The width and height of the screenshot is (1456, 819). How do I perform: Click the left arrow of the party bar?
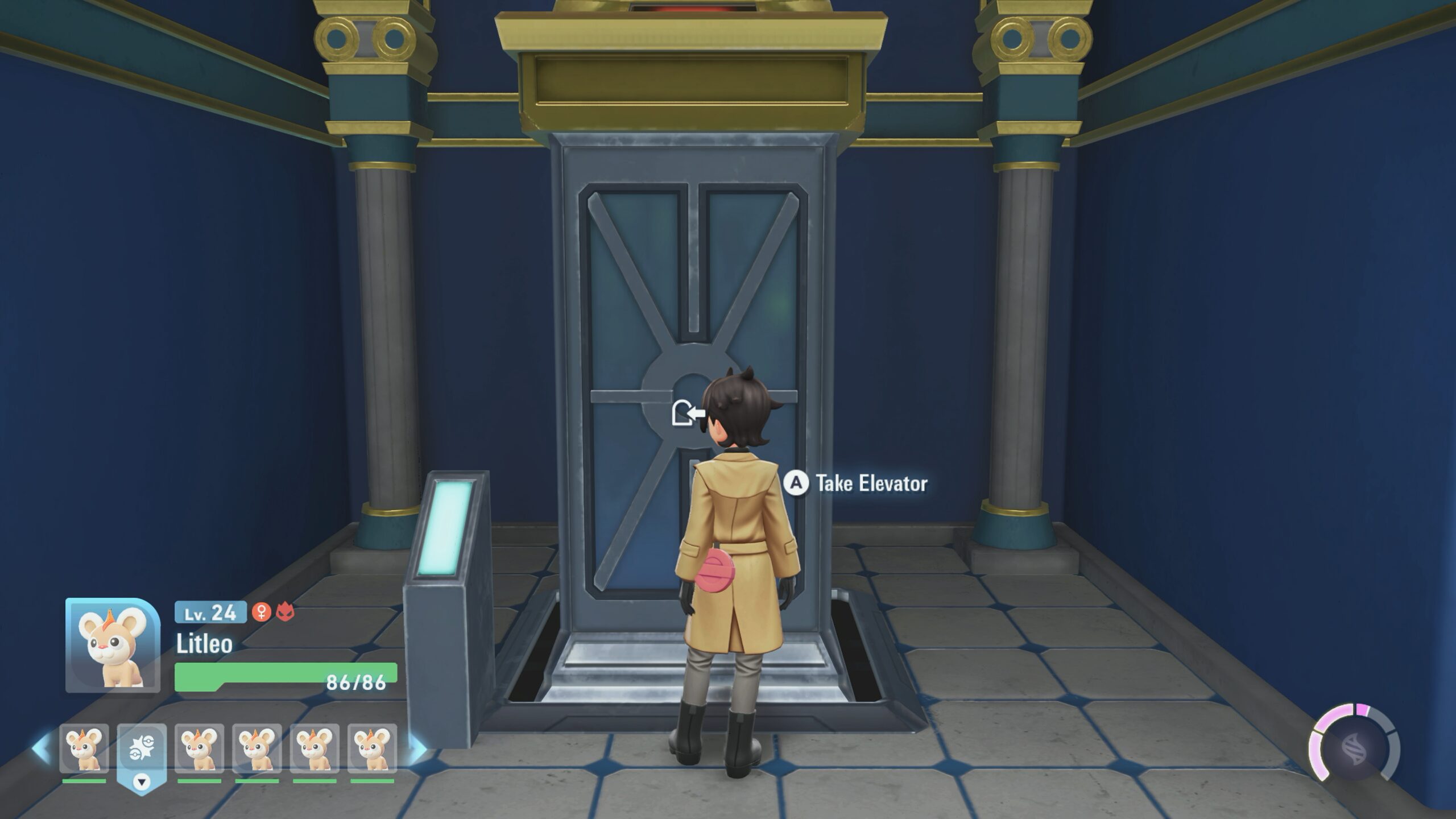click(x=41, y=749)
